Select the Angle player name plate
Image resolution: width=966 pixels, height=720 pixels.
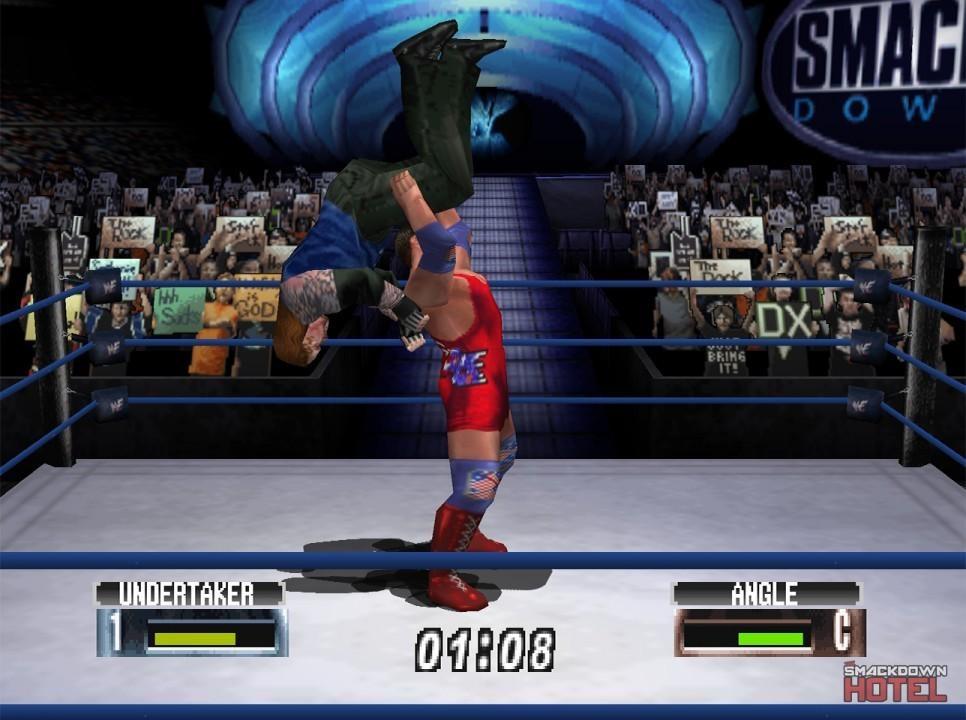(765, 593)
